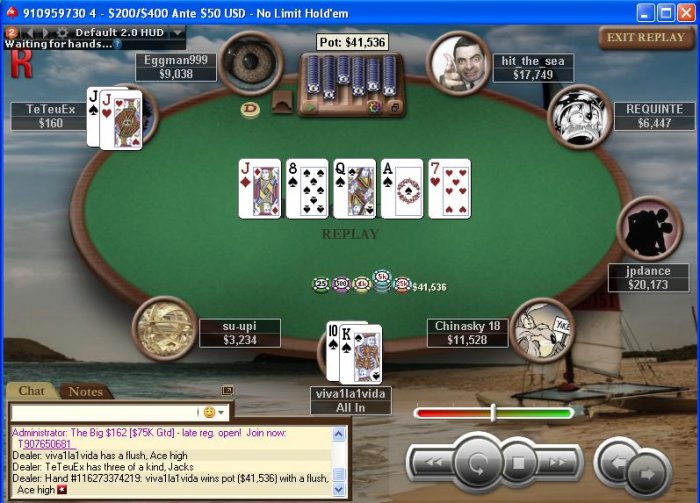Advance to the next hand with right arrow
Image resolution: width=700 pixels, height=503 pixels.
(648, 472)
